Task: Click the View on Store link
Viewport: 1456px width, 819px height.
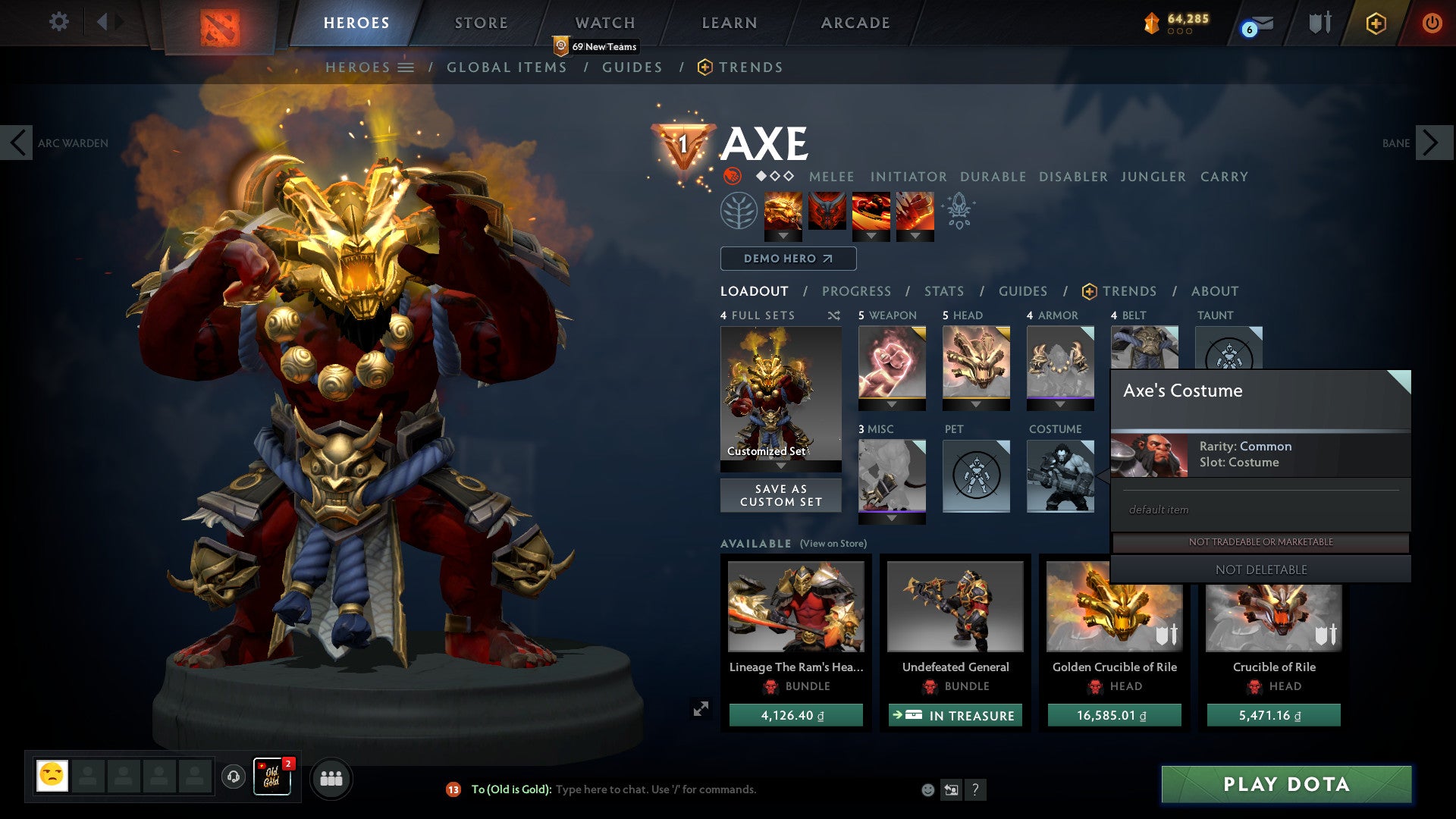Action: (834, 544)
